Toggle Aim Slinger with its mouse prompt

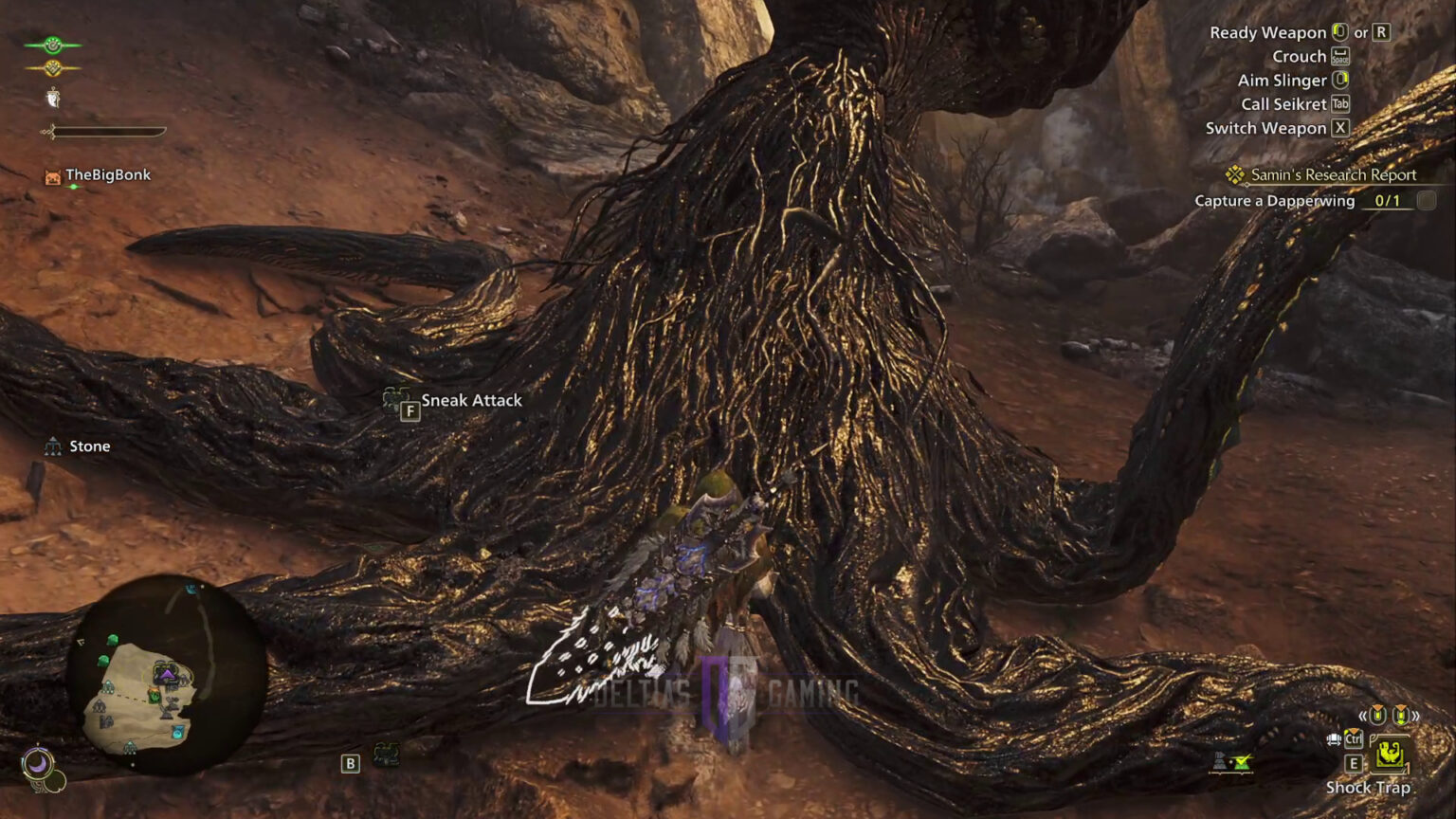pyautogui.click(x=1338, y=80)
